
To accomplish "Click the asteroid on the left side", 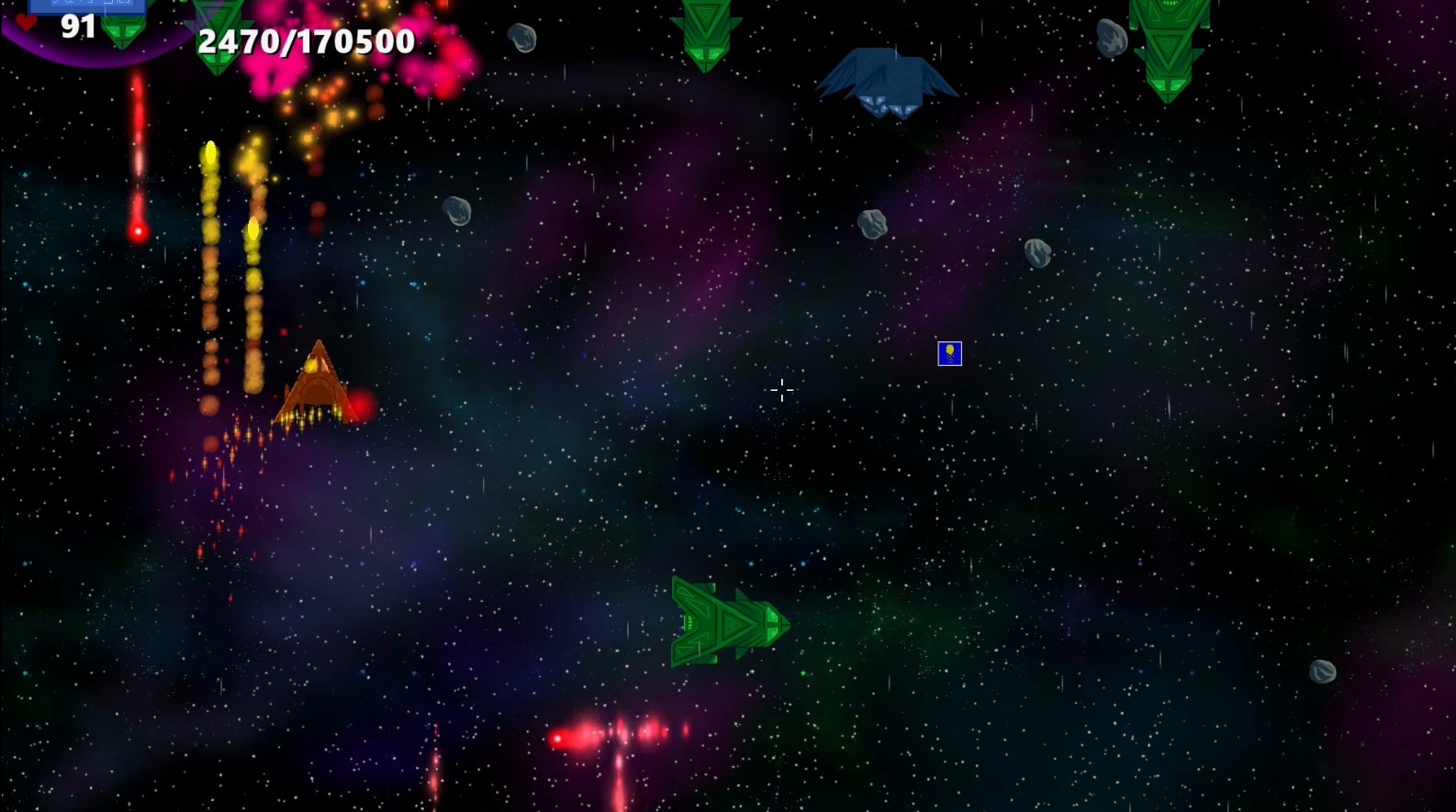I will [x=456, y=212].
